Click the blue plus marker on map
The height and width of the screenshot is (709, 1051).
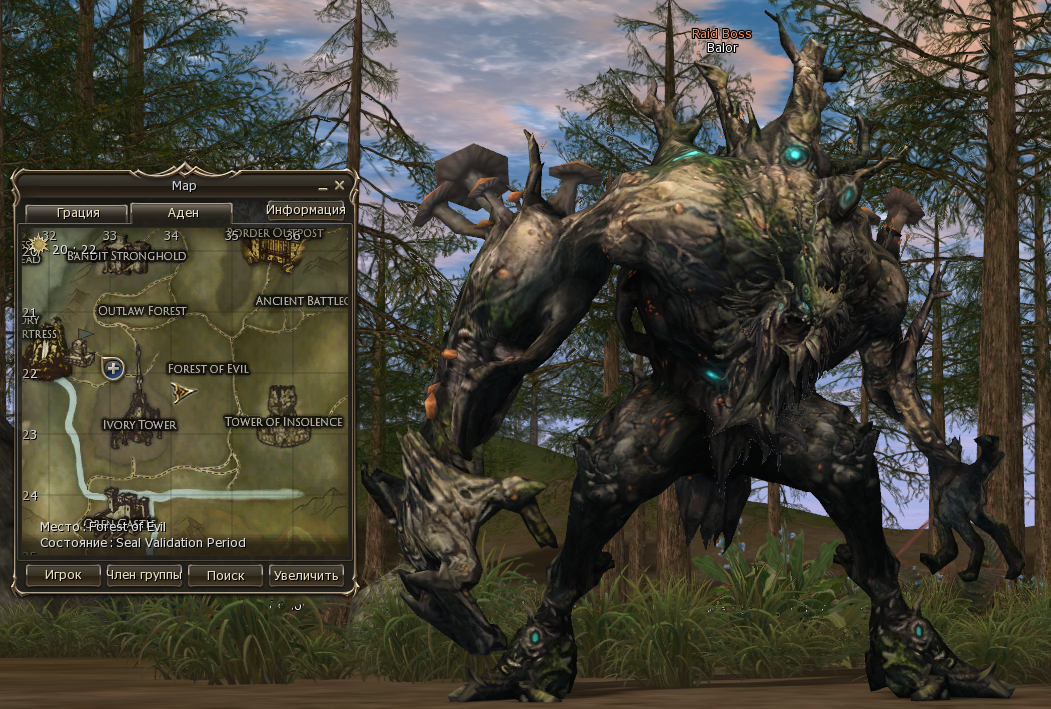point(113,369)
